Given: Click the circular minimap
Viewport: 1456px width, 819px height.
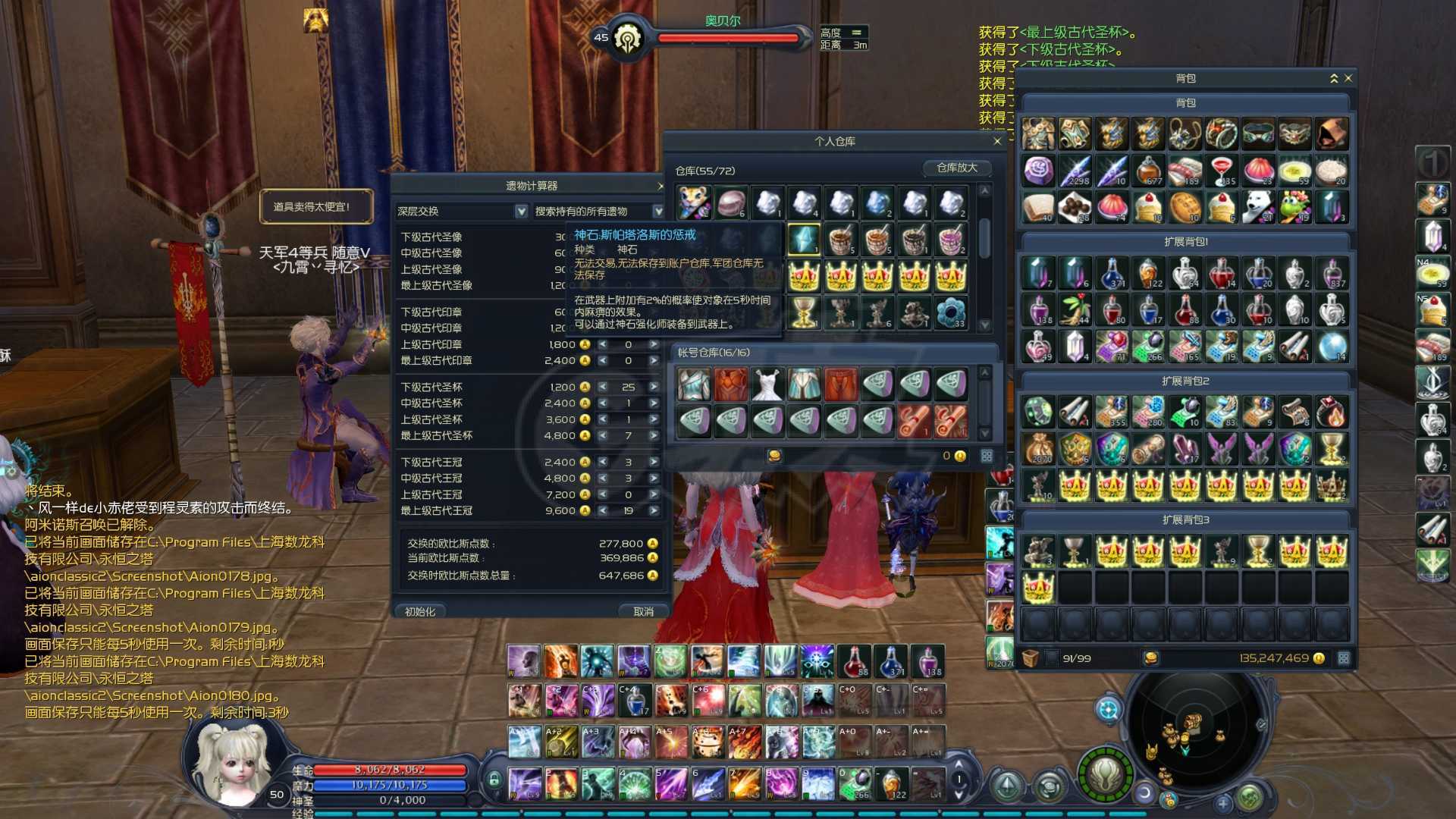Looking at the screenshot, I should pos(1193,724).
